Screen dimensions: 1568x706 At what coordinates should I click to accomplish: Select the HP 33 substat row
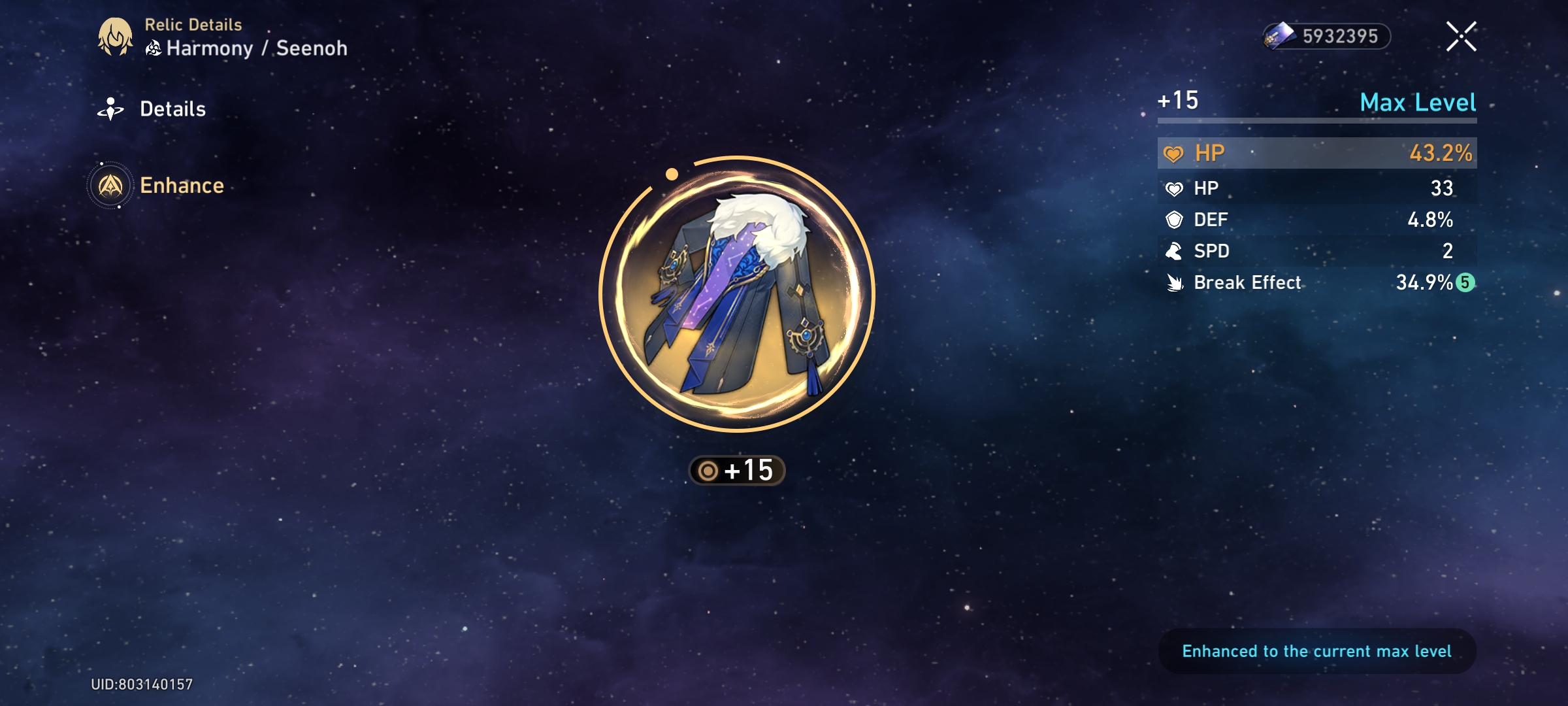[1316, 188]
